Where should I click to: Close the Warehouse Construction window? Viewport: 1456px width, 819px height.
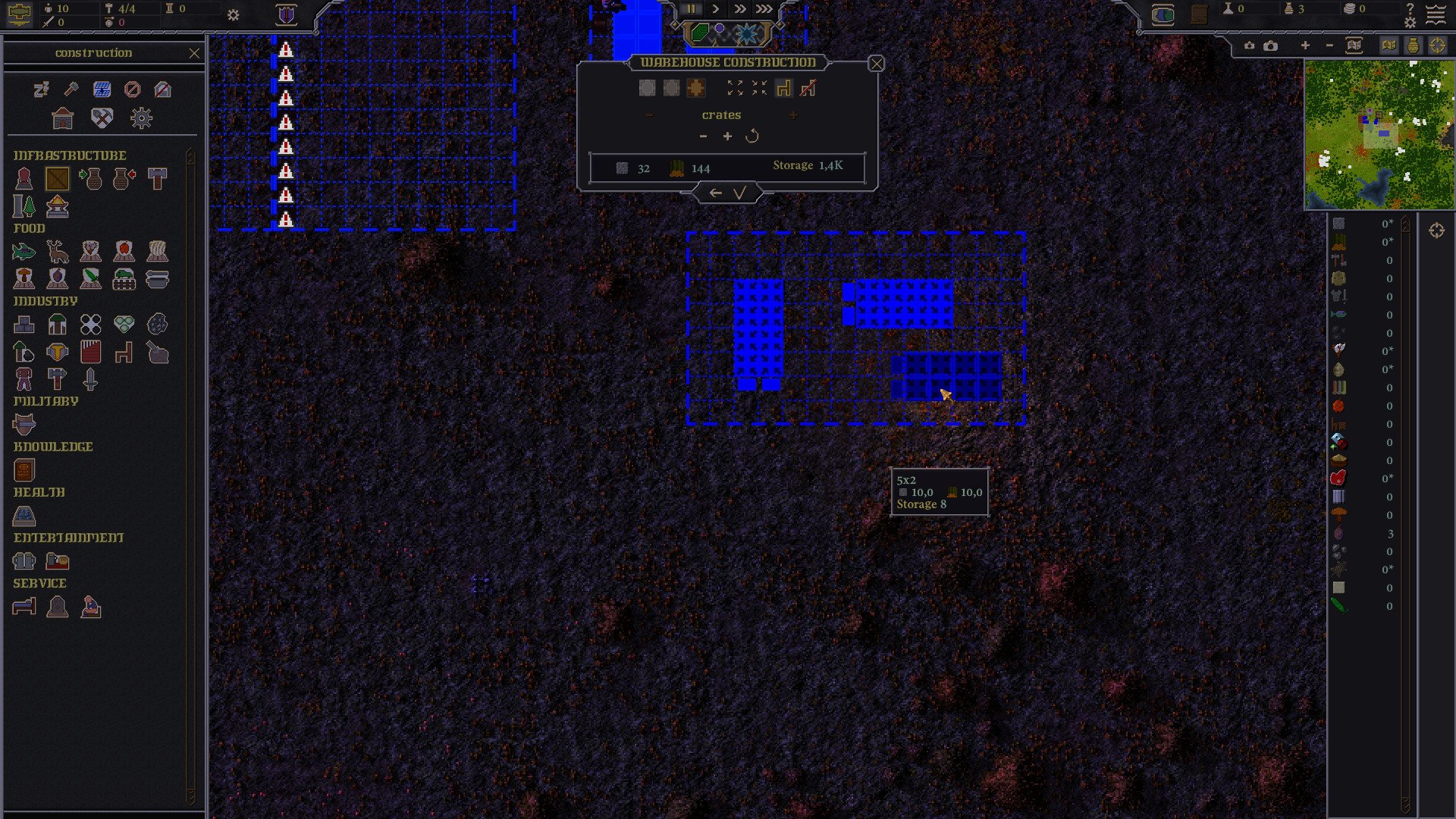pyautogui.click(x=876, y=64)
